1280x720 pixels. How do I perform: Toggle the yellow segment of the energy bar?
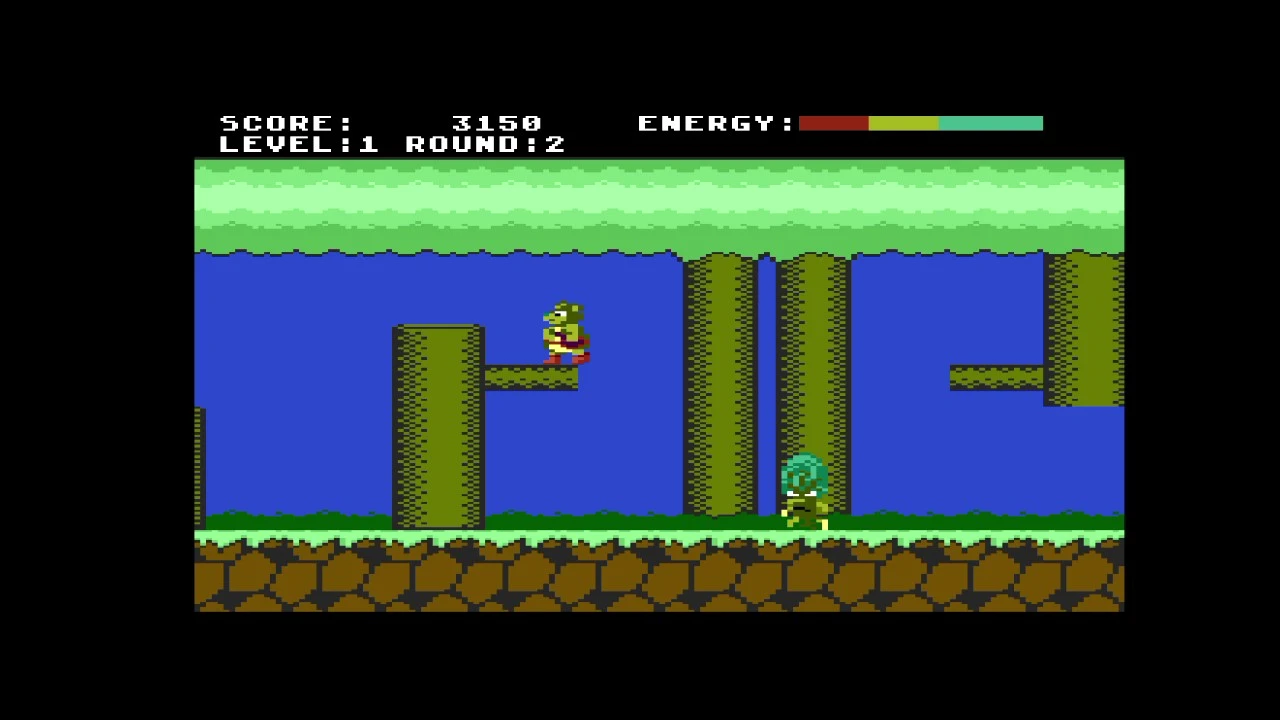point(905,123)
